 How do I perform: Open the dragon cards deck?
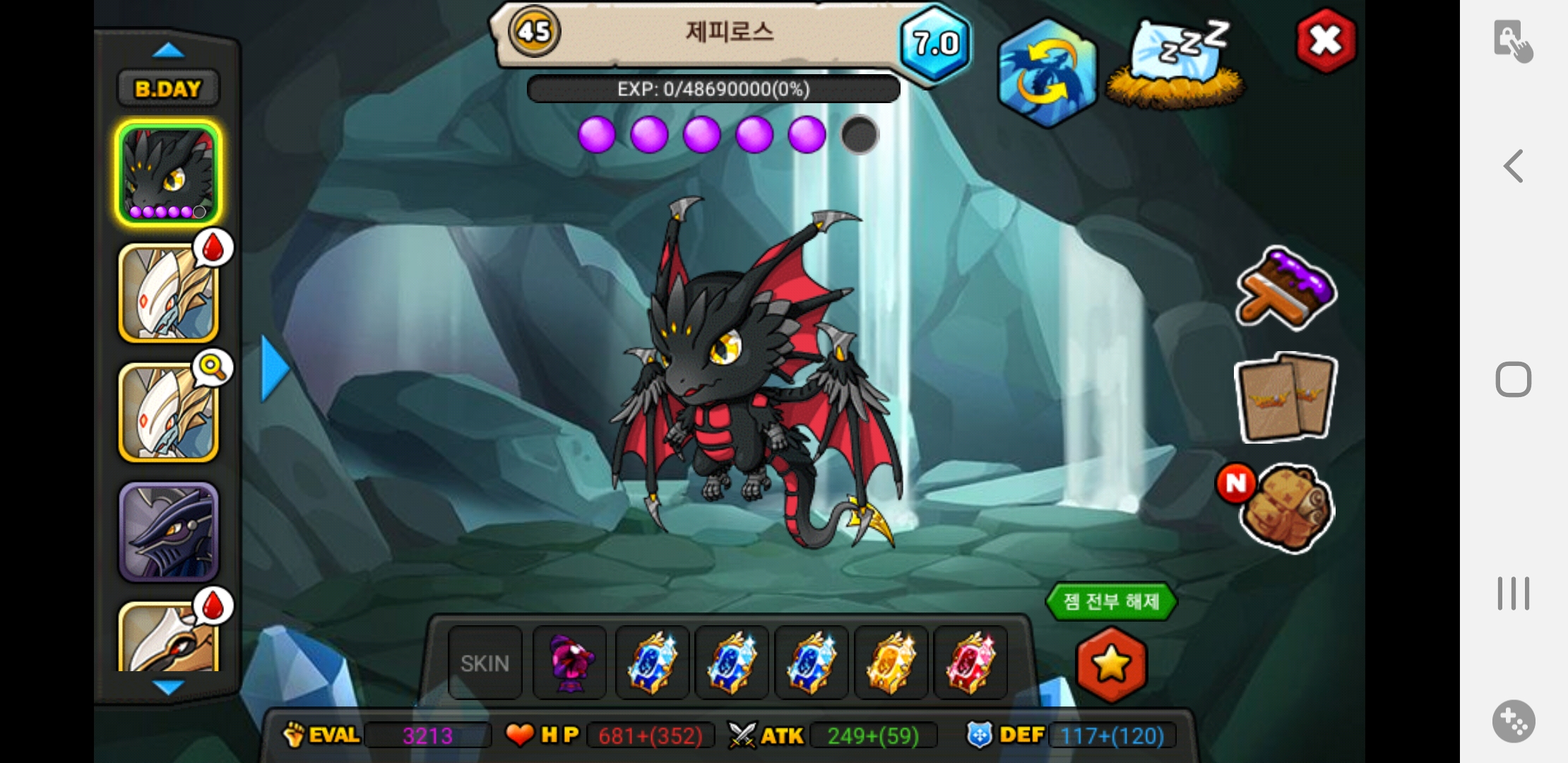click(x=1285, y=398)
